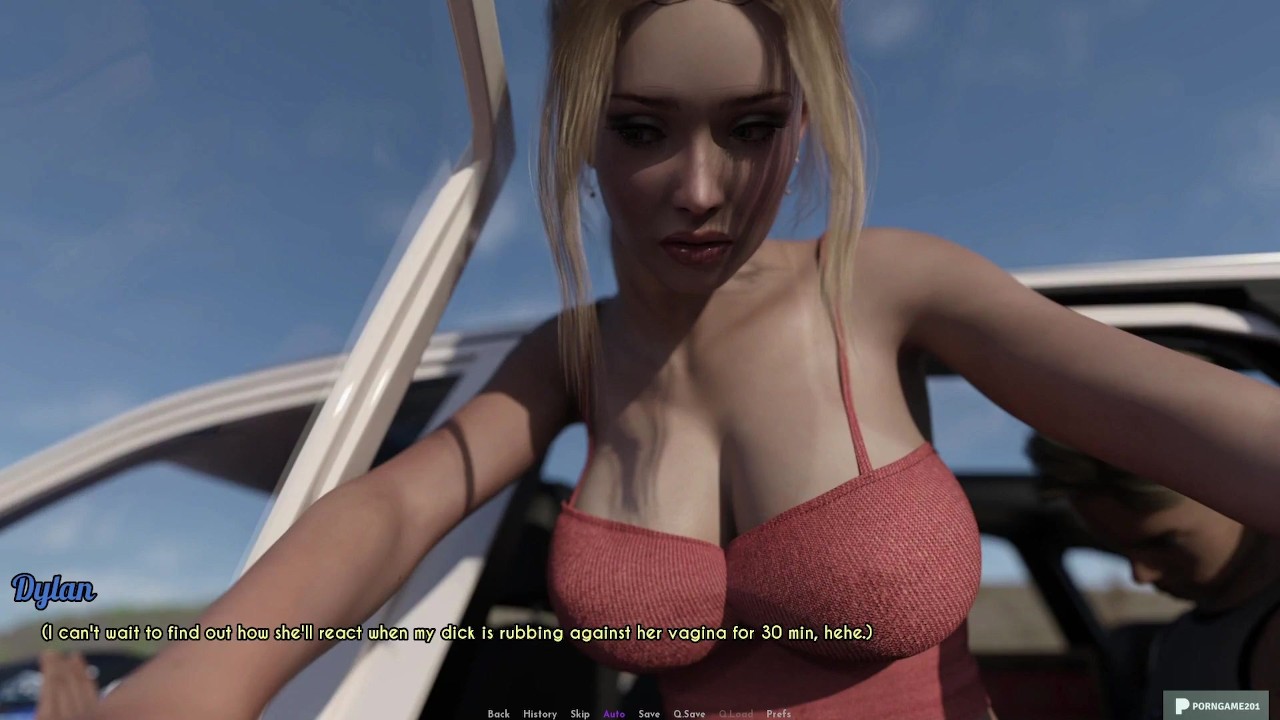Toggle Auto advance mode
This screenshot has height=720, width=1280.
[614, 714]
